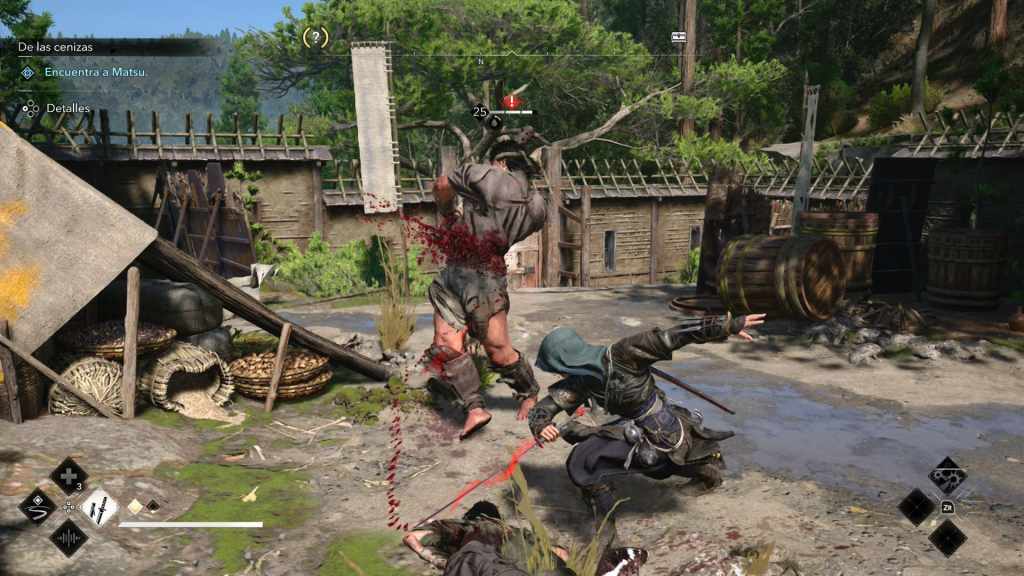Click the question mark compass marker
Image resolution: width=1024 pixels, height=576 pixels.
click(315, 38)
